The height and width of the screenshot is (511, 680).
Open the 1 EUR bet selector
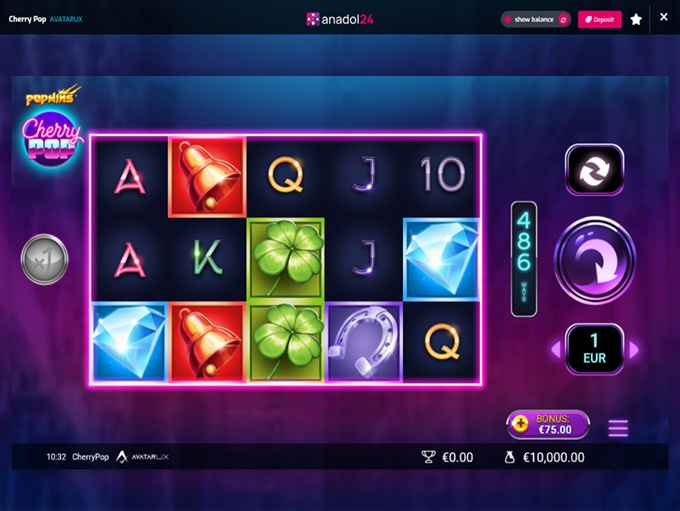point(594,349)
